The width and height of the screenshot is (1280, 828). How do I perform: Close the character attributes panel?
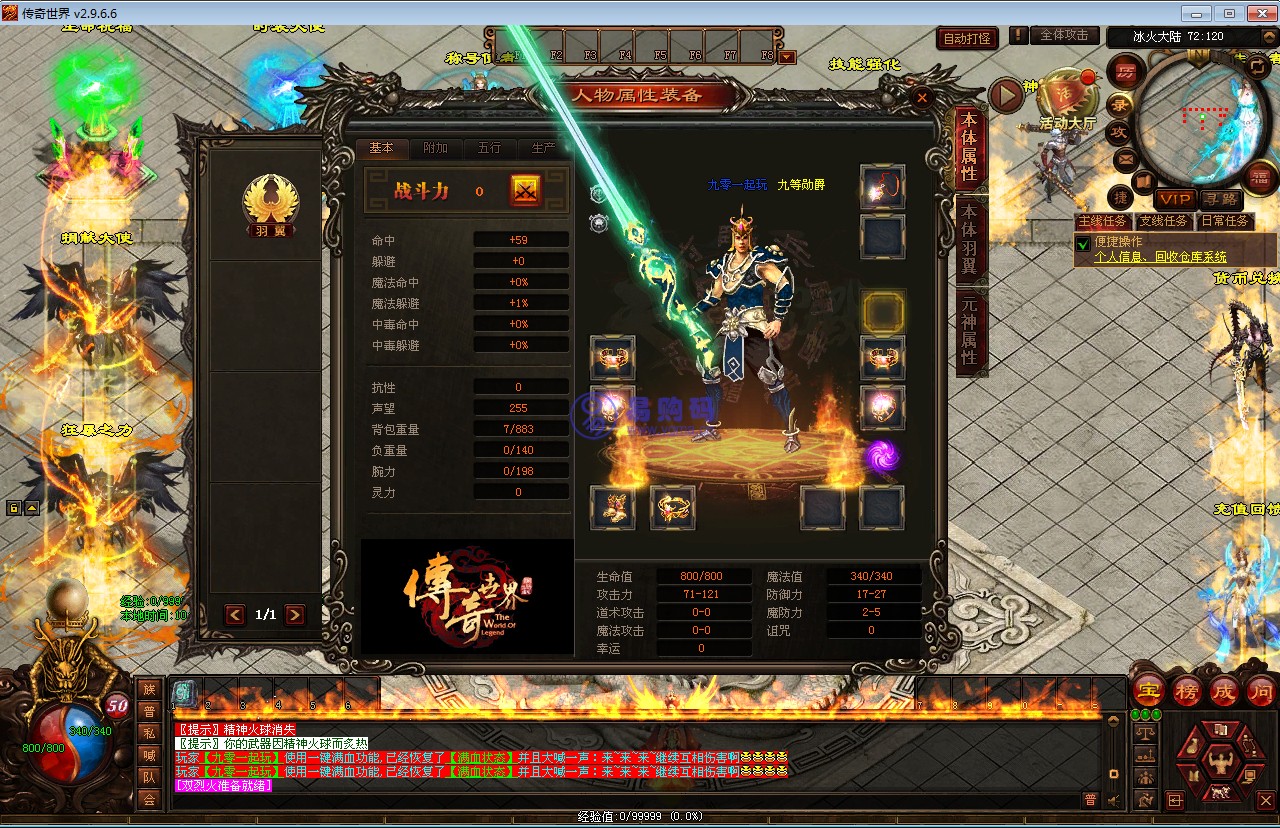click(921, 97)
